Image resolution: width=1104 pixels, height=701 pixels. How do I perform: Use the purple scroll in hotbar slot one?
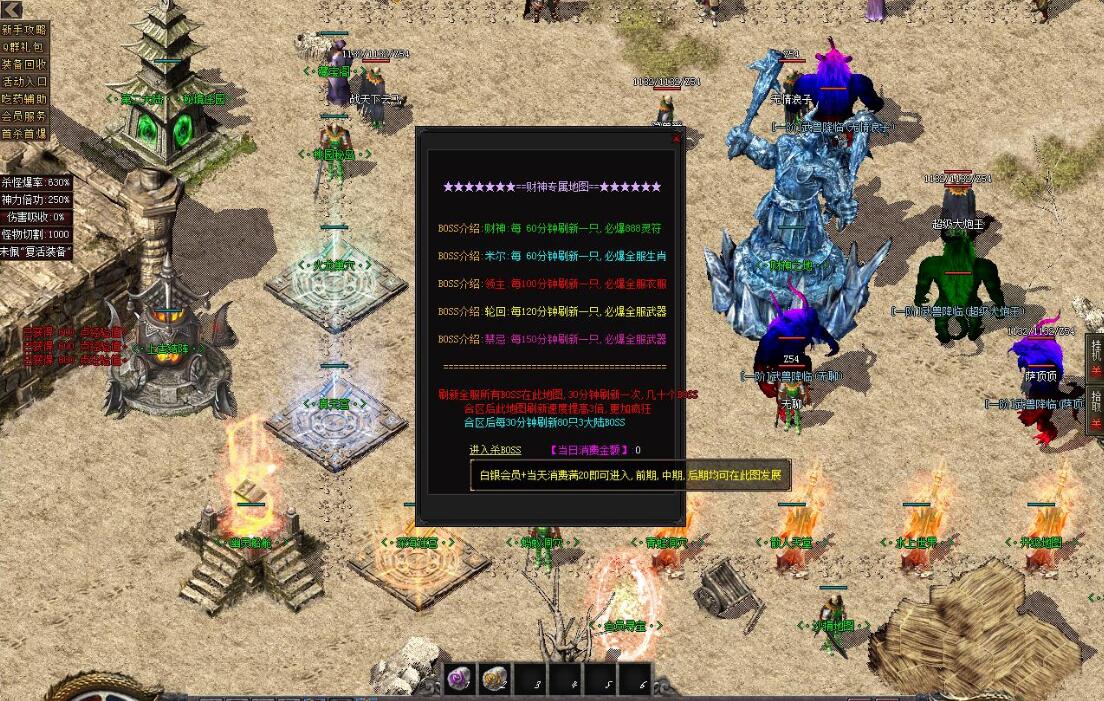click(x=460, y=680)
